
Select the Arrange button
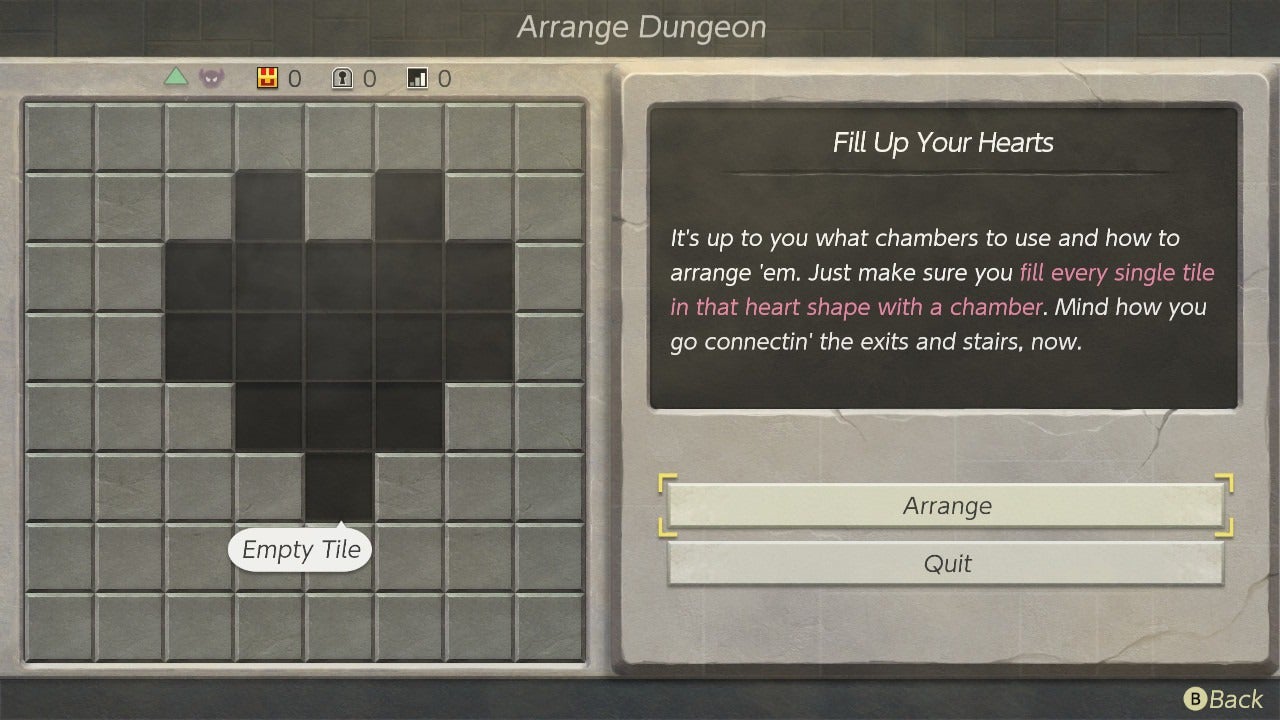point(946,506)
